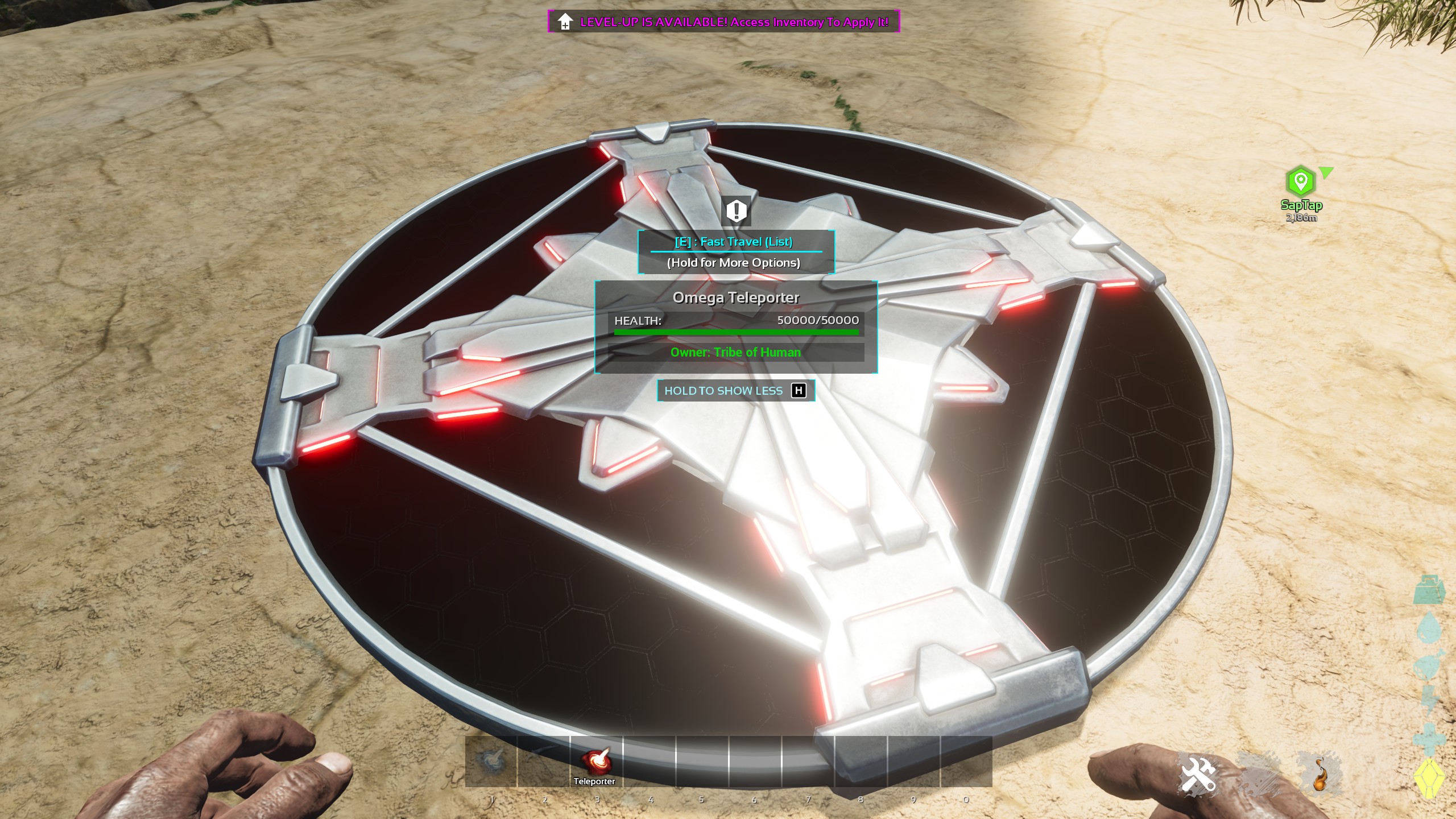Click the yellow crystal experience icon
Viewport: 1456px width, 819px height.
(1430, 779)
